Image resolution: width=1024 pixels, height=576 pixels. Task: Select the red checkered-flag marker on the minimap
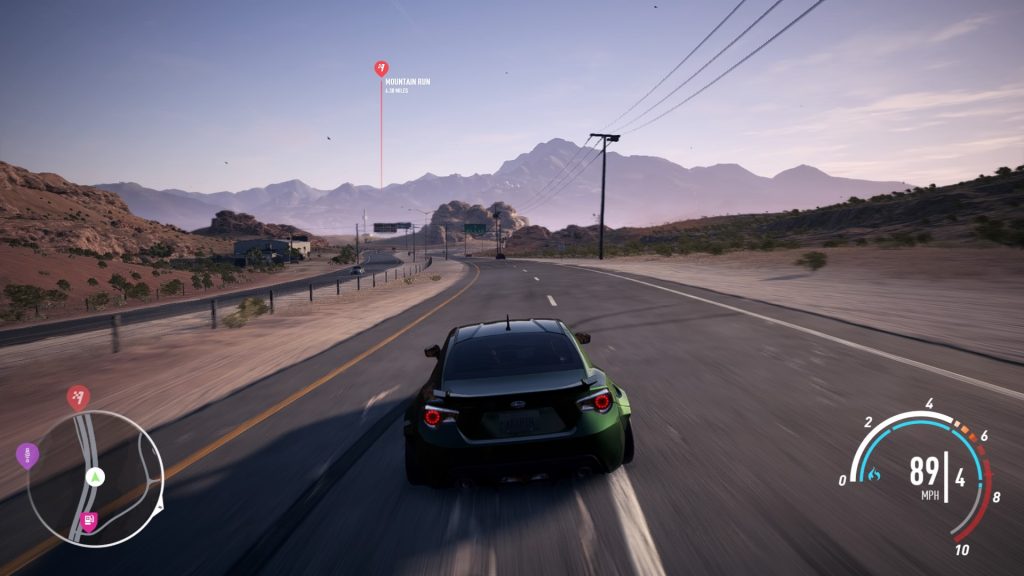[x=78, y=398]
